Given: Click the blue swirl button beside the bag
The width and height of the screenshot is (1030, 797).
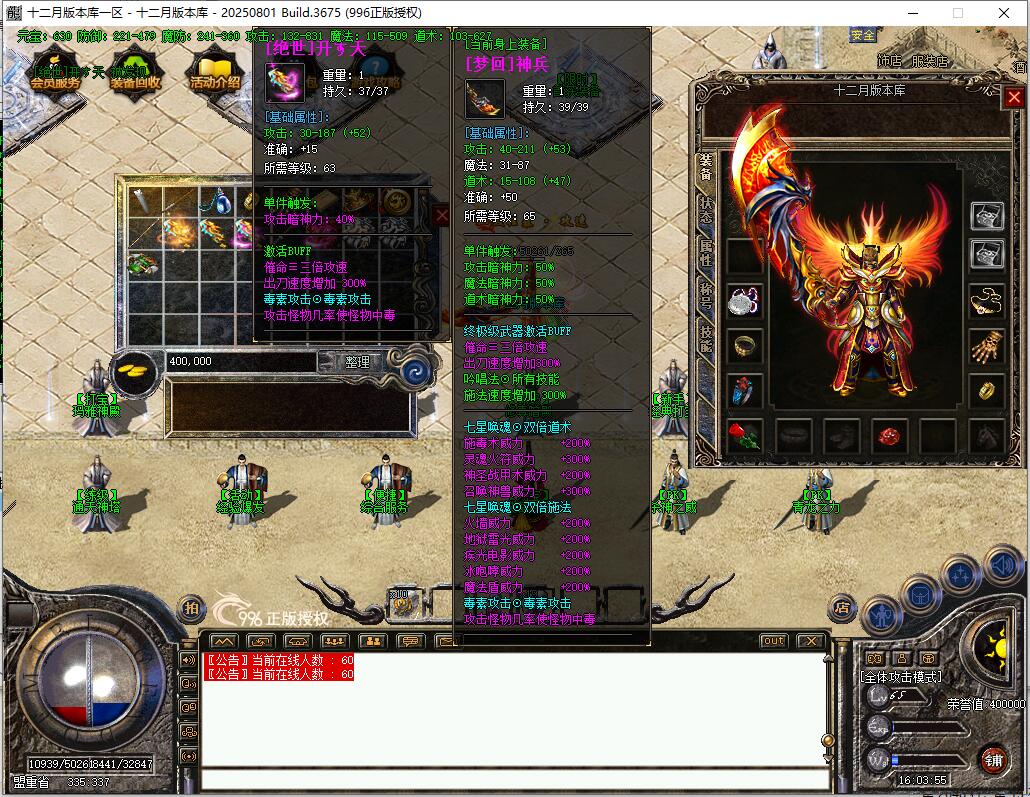Looking at the screenshot, I should click(x=416, y=370).
